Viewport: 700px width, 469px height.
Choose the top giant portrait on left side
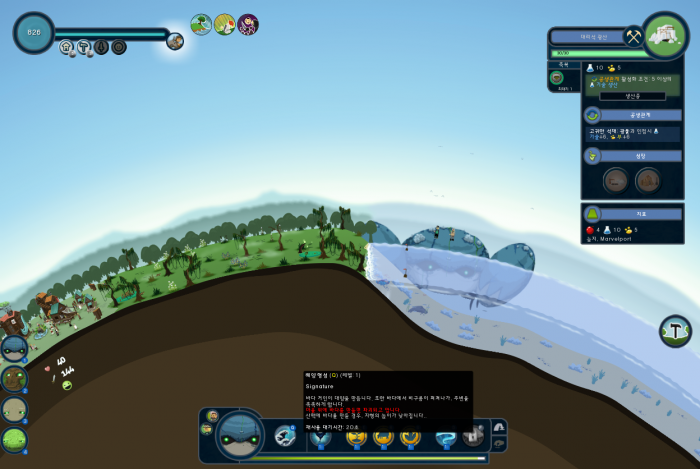click(x=14, y=349)
